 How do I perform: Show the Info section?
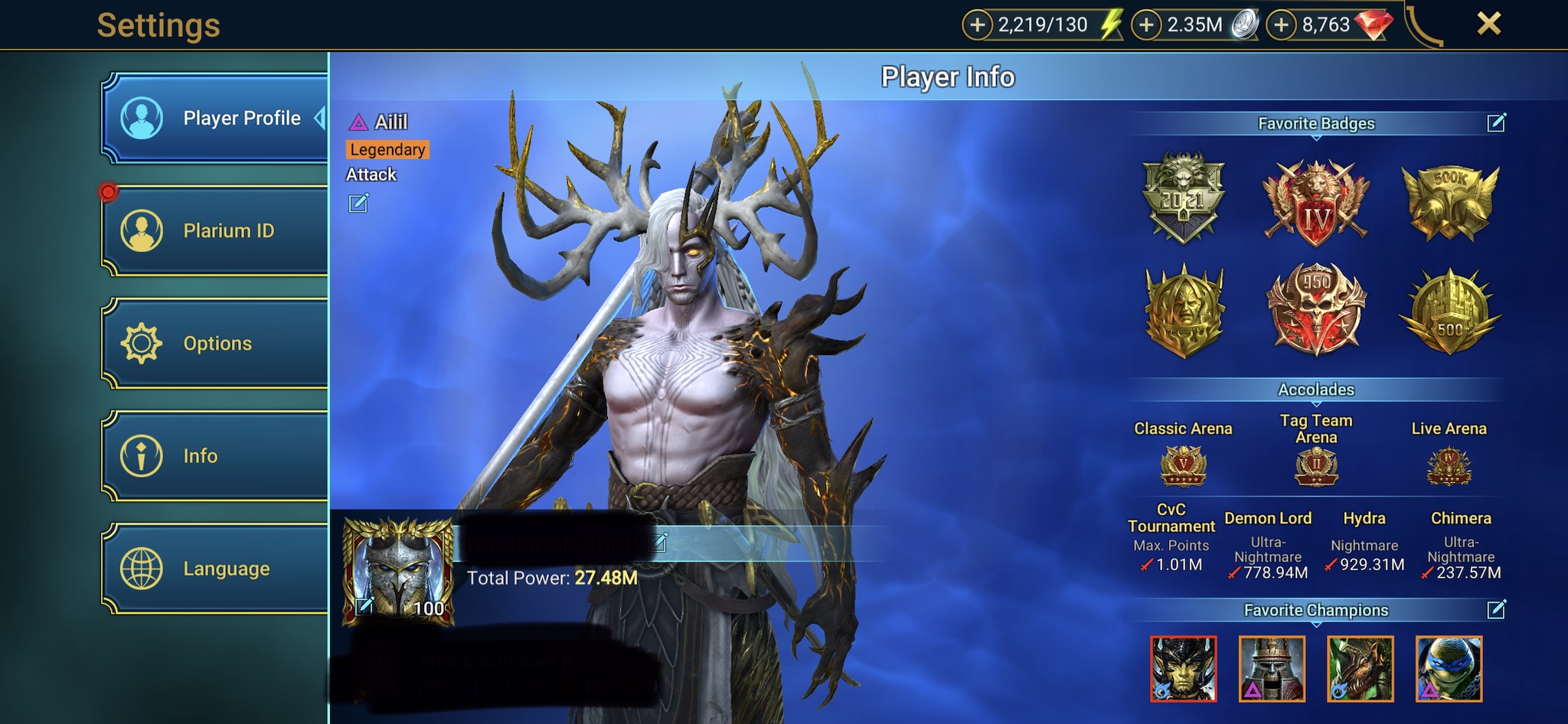click(215, 455)
